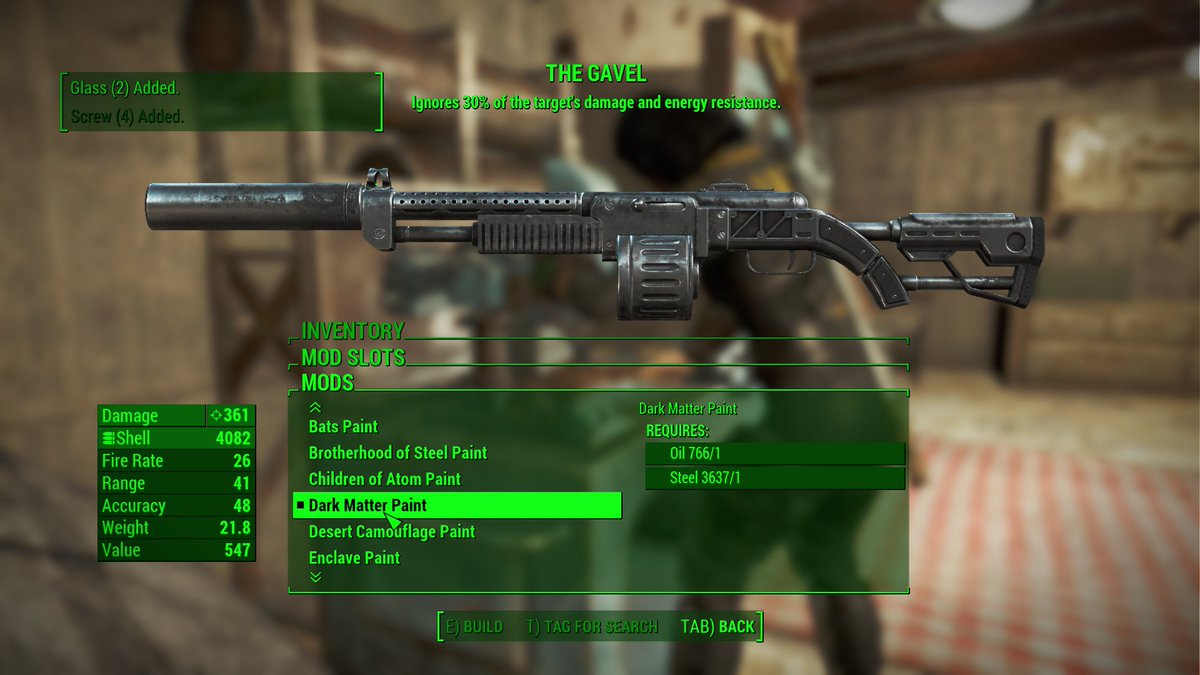Select Children of Atom Paint
The height and width of the screenshot is (675, 1200).
[x=384, y=479]
